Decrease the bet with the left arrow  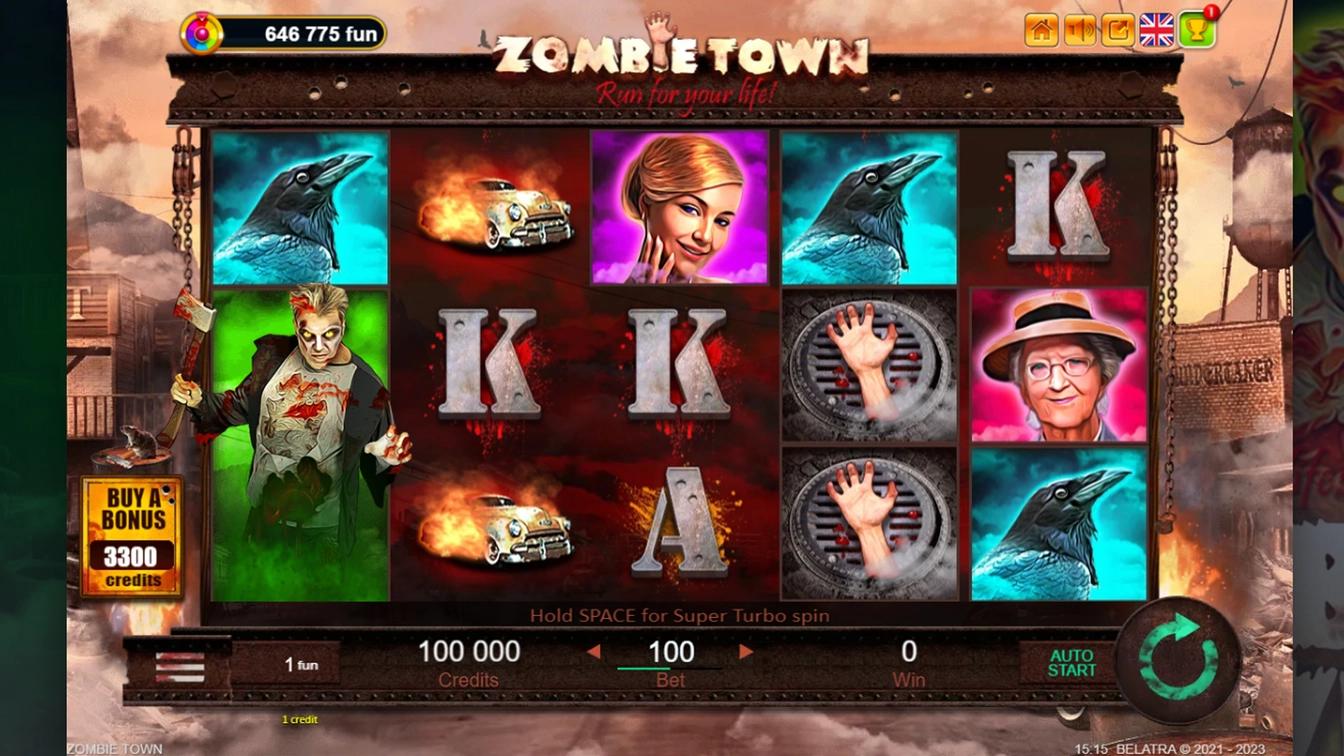click(x=594, y=652)
